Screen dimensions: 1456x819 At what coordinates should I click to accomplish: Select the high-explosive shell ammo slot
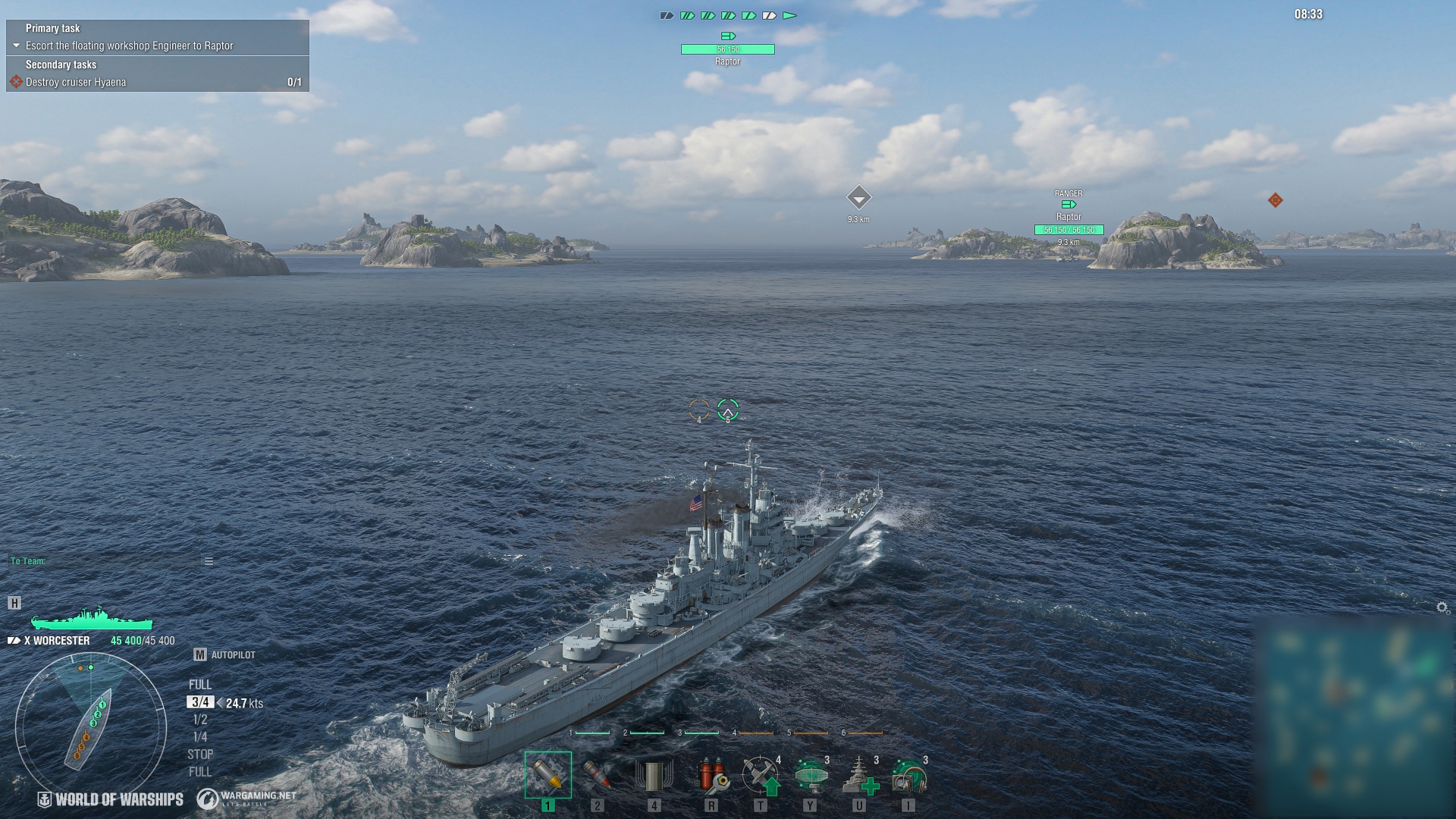click(x=548, y=775)
